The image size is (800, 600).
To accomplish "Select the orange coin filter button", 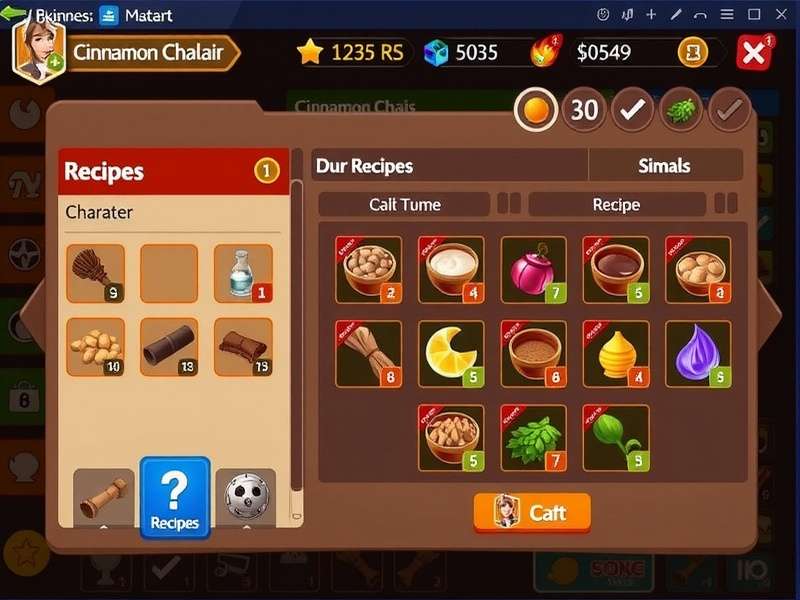I will 536,110.
